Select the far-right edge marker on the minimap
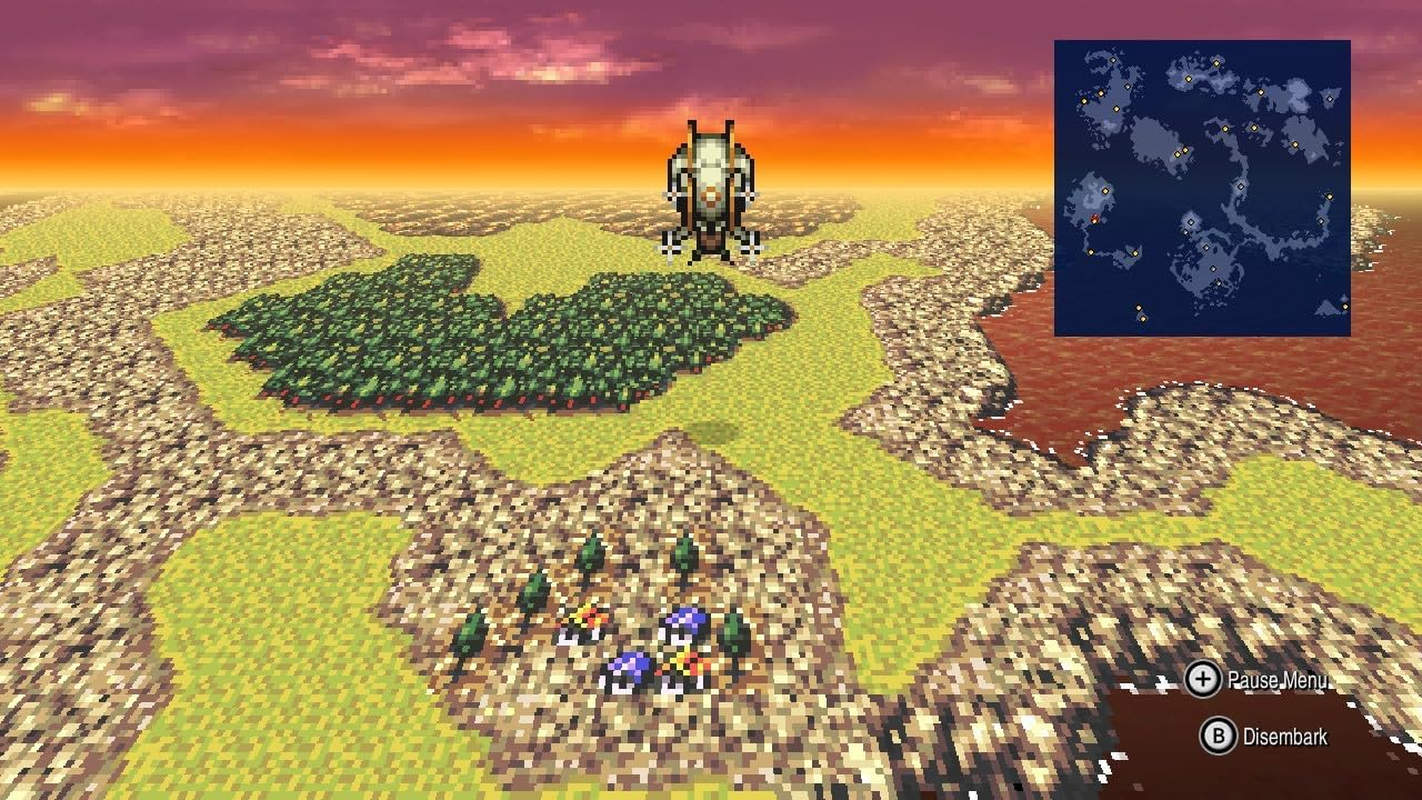This screenshot has width=1422, height=800. click(1330, 197)
